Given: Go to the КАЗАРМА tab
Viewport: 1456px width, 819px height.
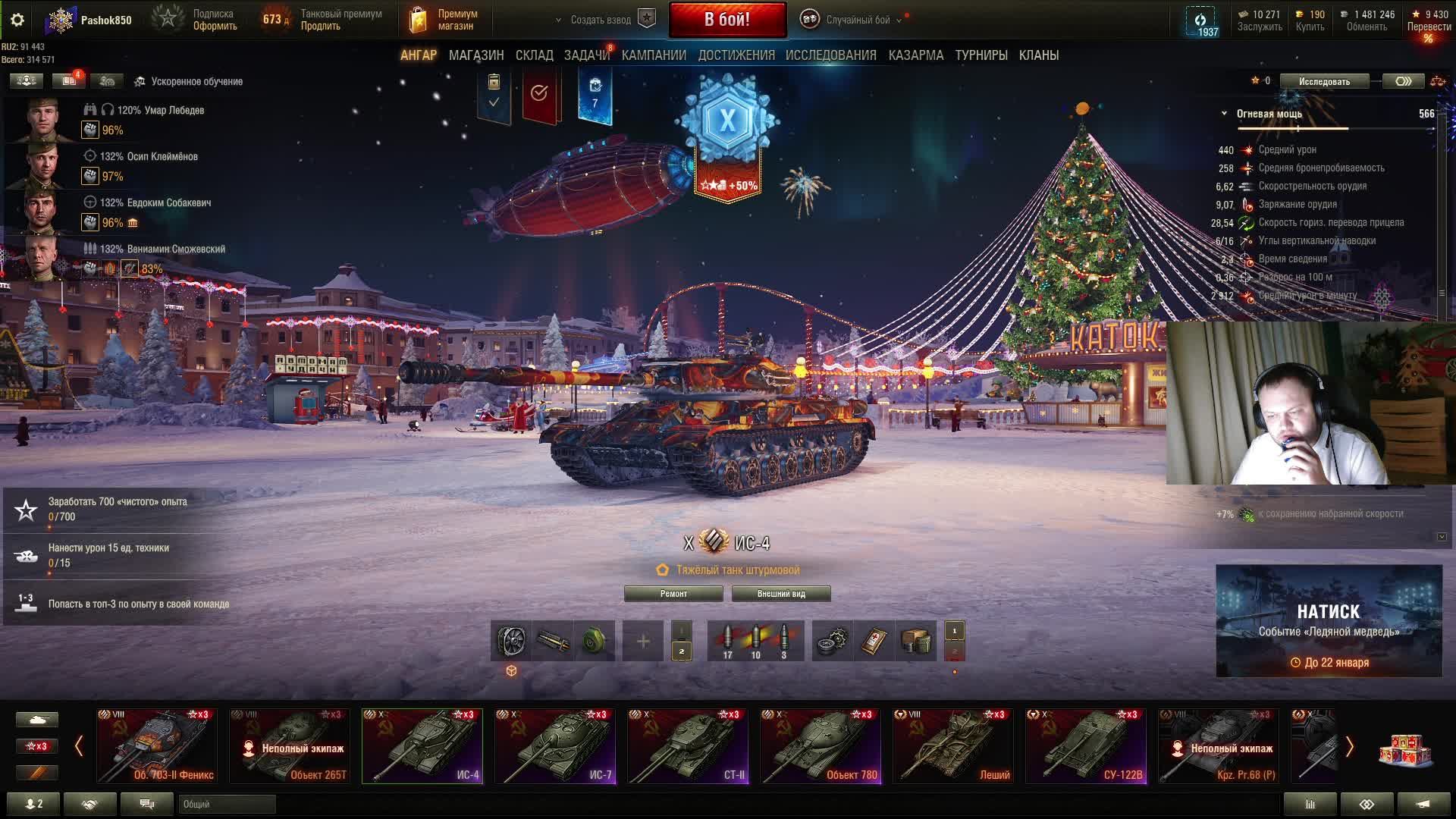Looking at the screenshot, I should [915, 55].
